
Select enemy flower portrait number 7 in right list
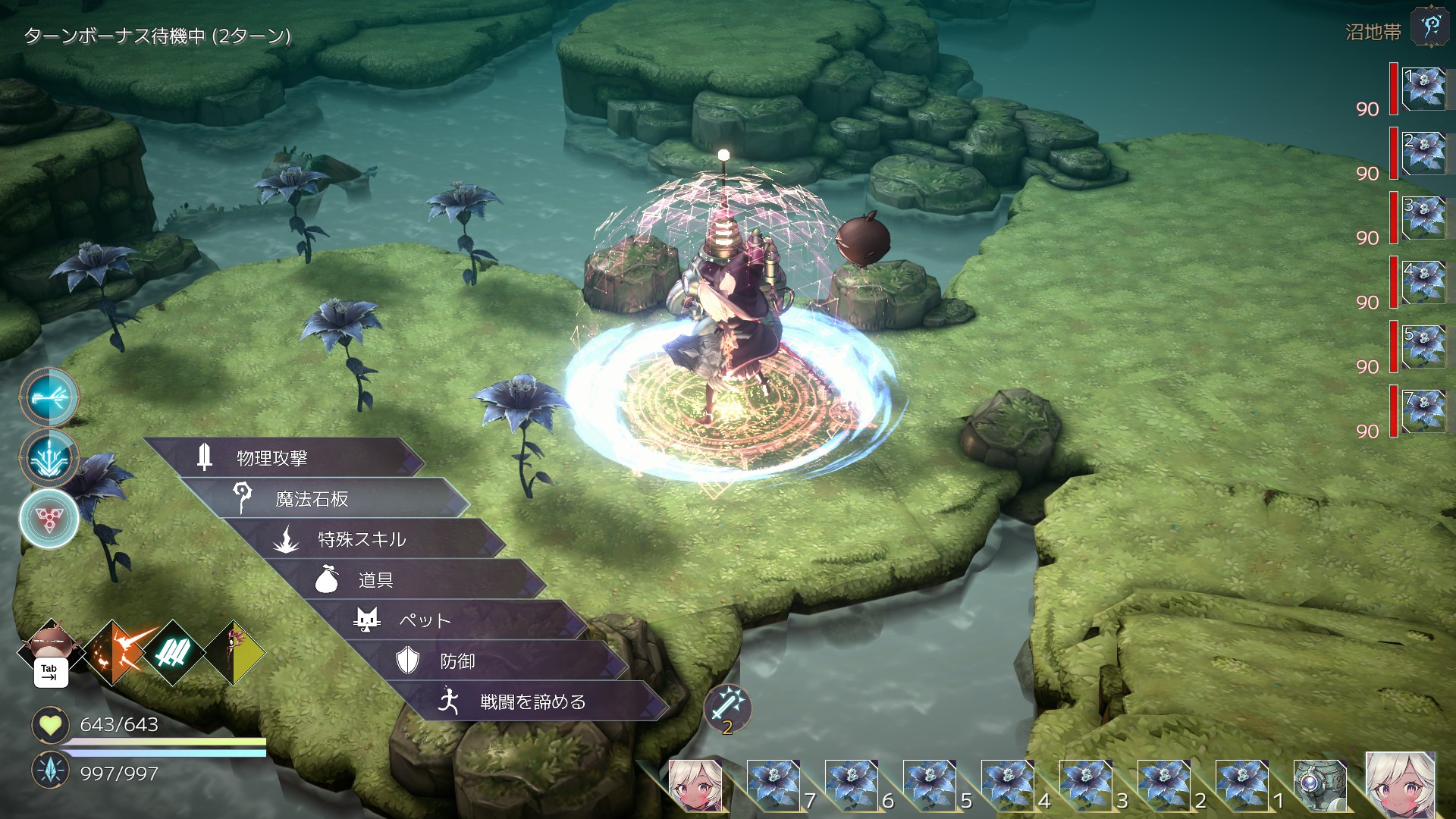coord(1423,411)
